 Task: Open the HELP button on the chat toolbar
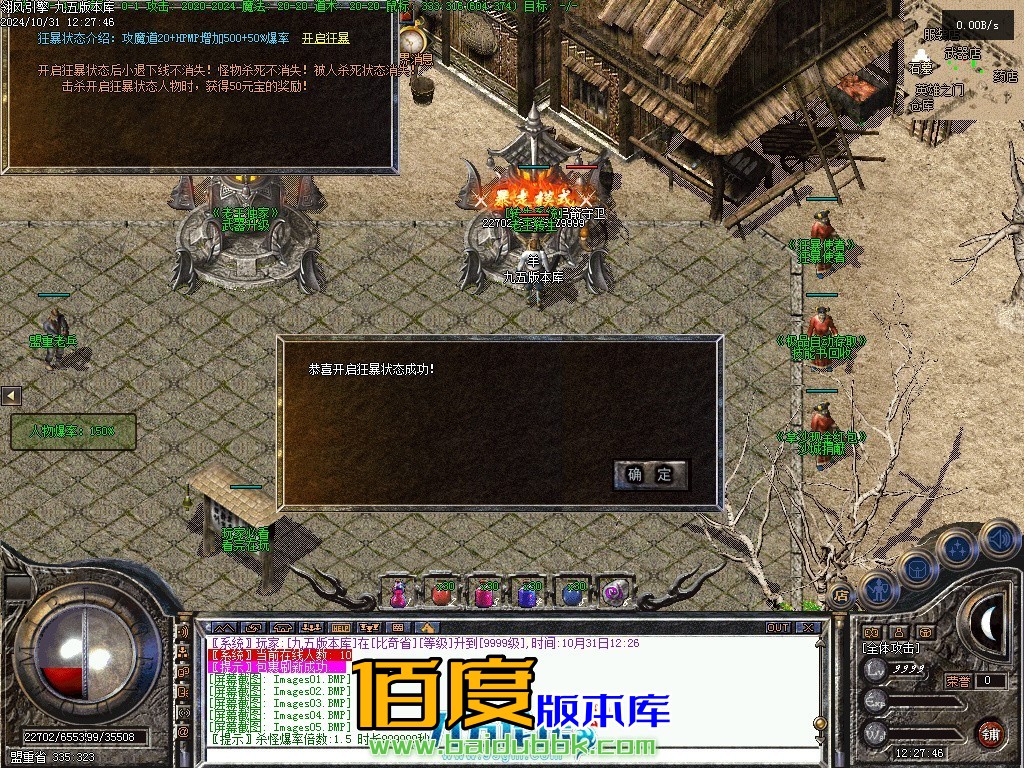(339, 628)
